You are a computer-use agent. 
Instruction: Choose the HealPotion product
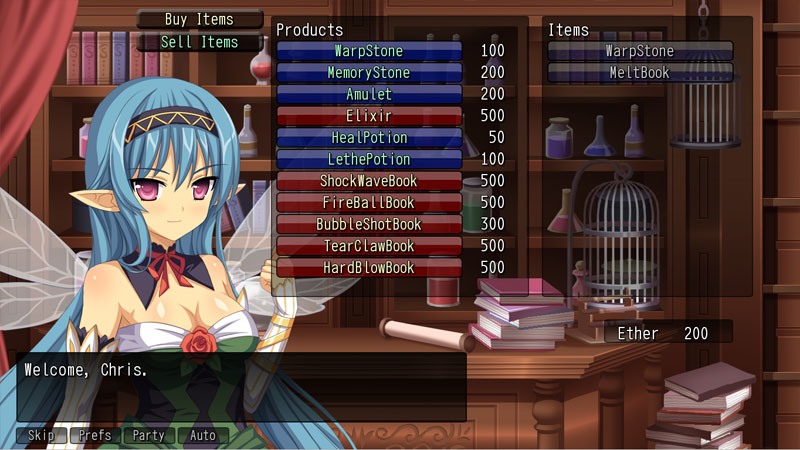(369, 138)
